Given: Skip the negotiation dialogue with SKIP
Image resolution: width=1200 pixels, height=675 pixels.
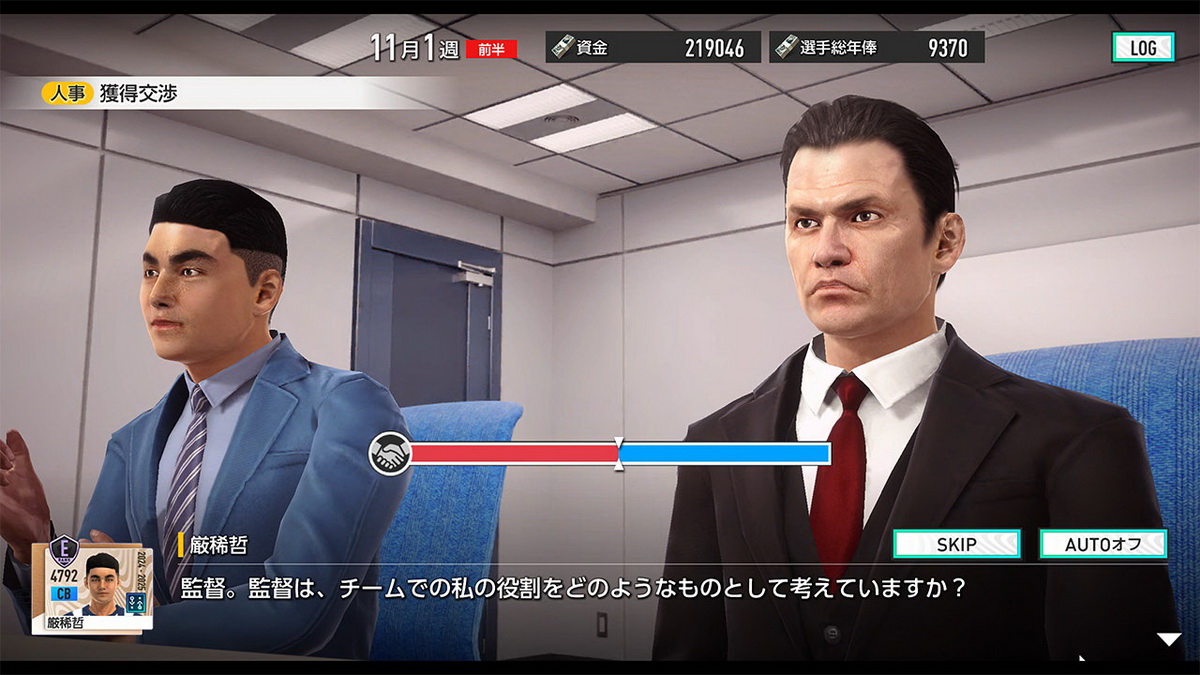Looking at the screenshot, I should [x=956, y=544].
